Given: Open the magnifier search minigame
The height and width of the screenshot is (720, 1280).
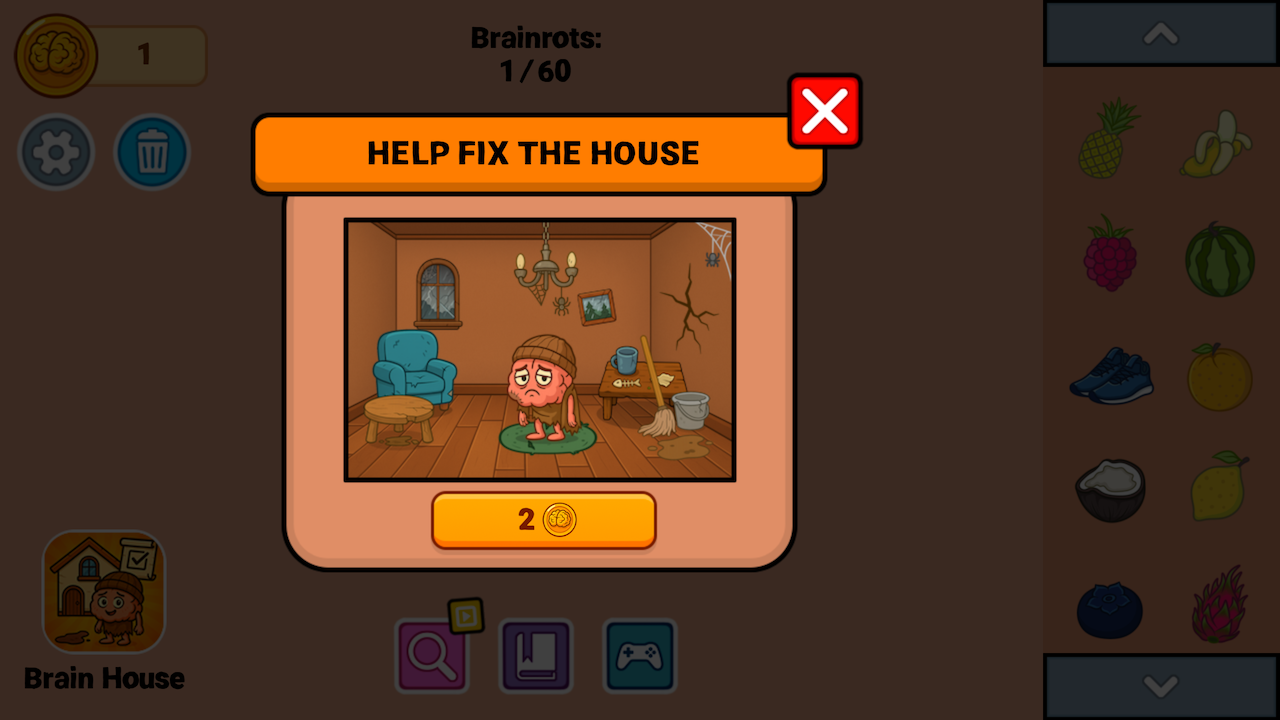Looking at the screenshot, I should 433,656.
